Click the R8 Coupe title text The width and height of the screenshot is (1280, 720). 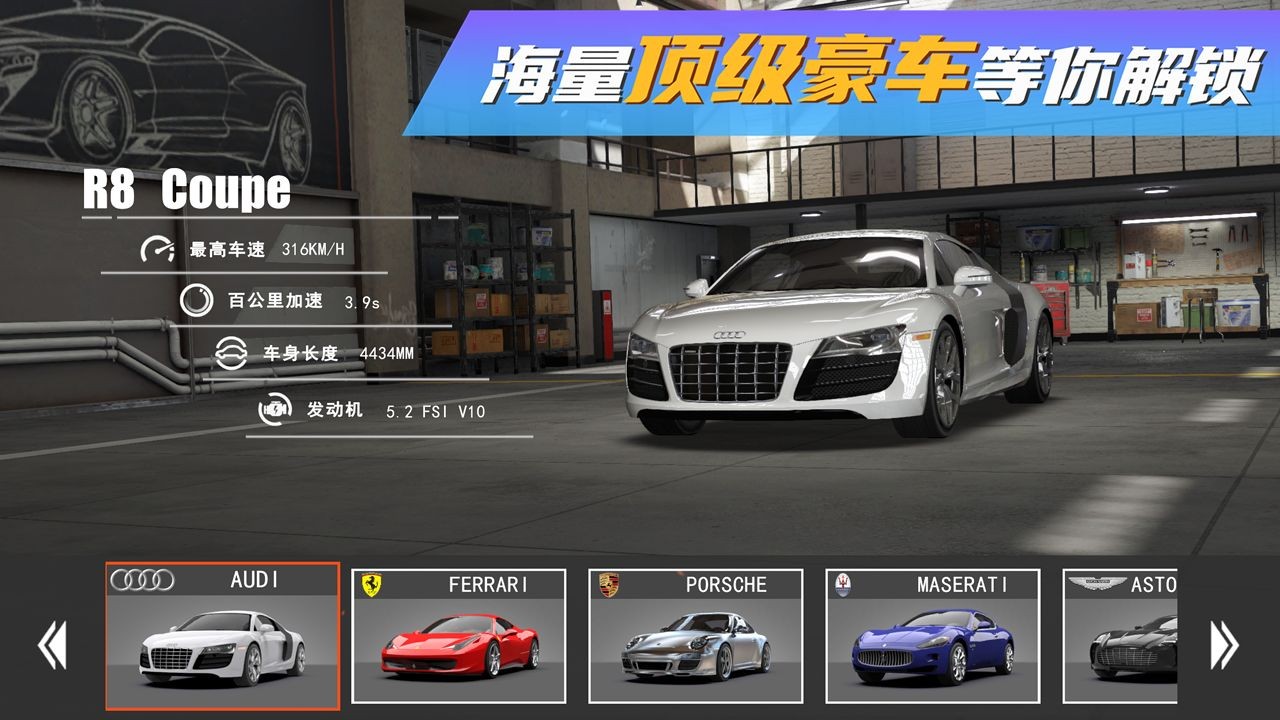[187, 187]
